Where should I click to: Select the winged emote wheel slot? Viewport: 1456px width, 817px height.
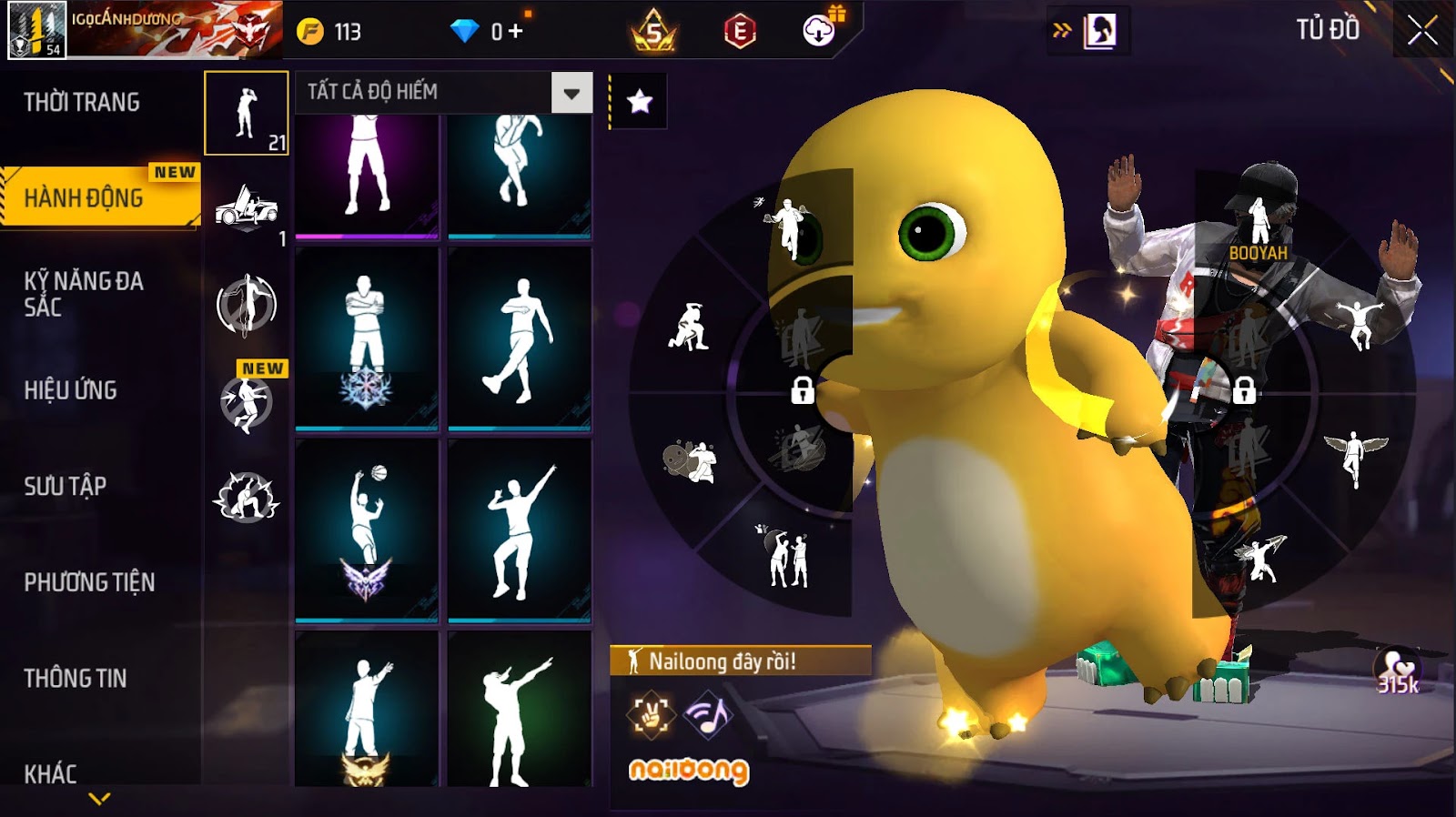(1355, 456)
